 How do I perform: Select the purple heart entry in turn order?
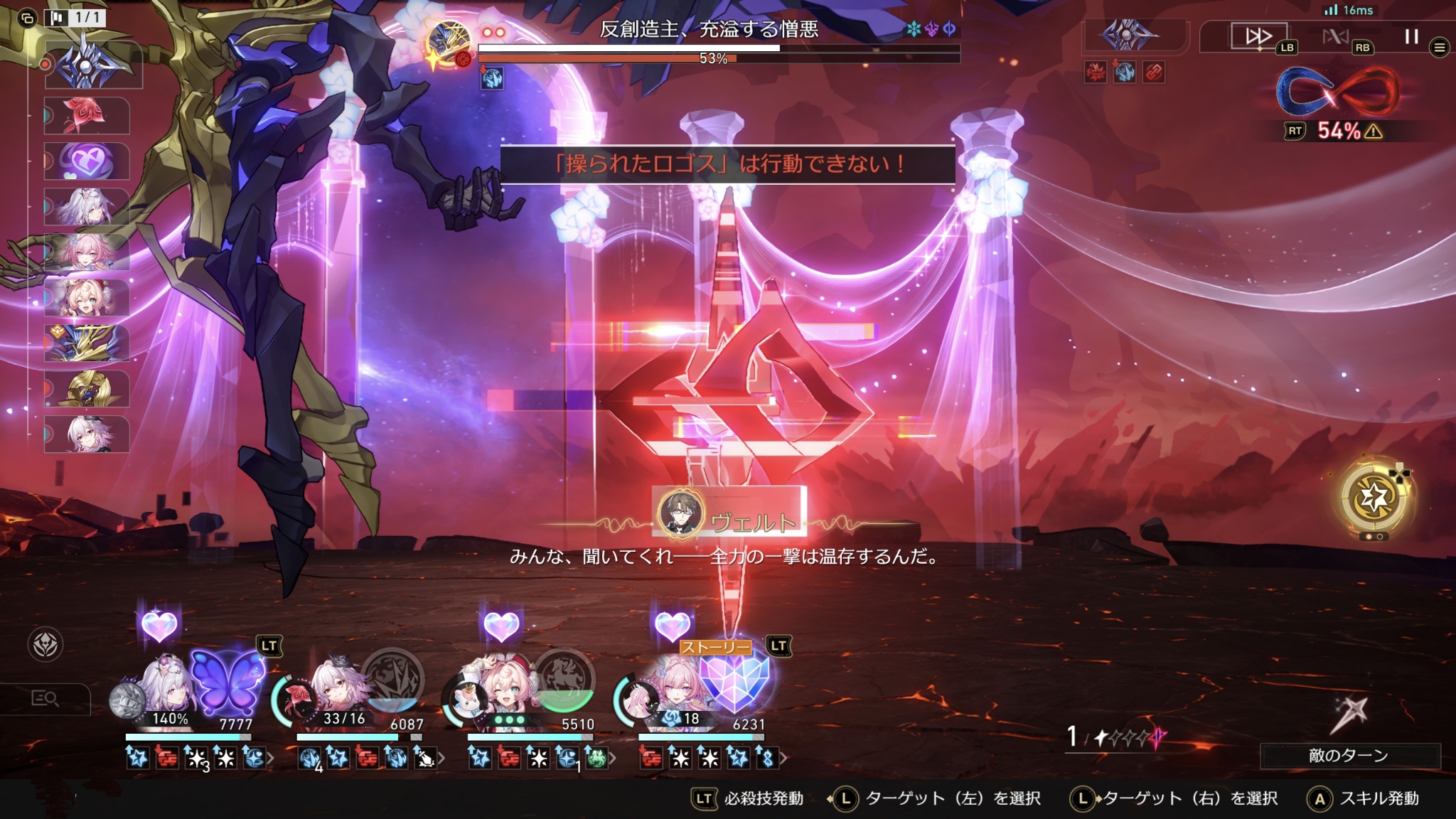point(87,161)
